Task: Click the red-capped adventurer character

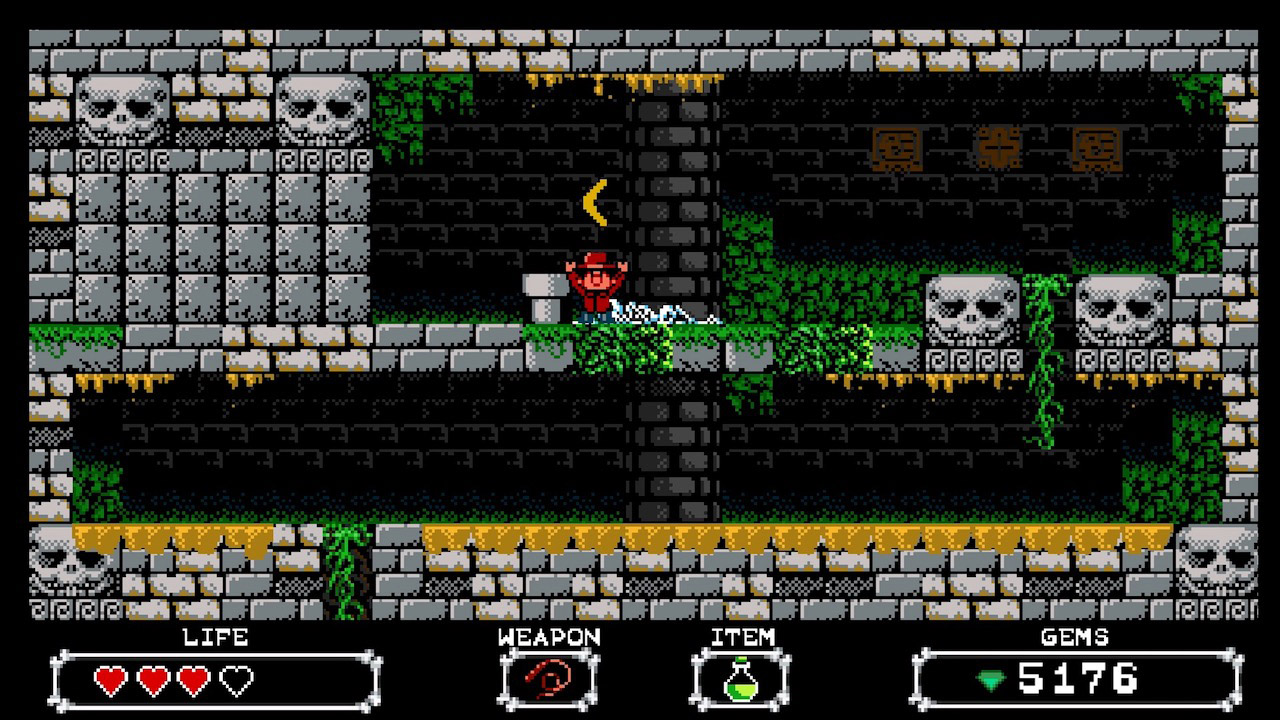Action: tap(594, 284)
